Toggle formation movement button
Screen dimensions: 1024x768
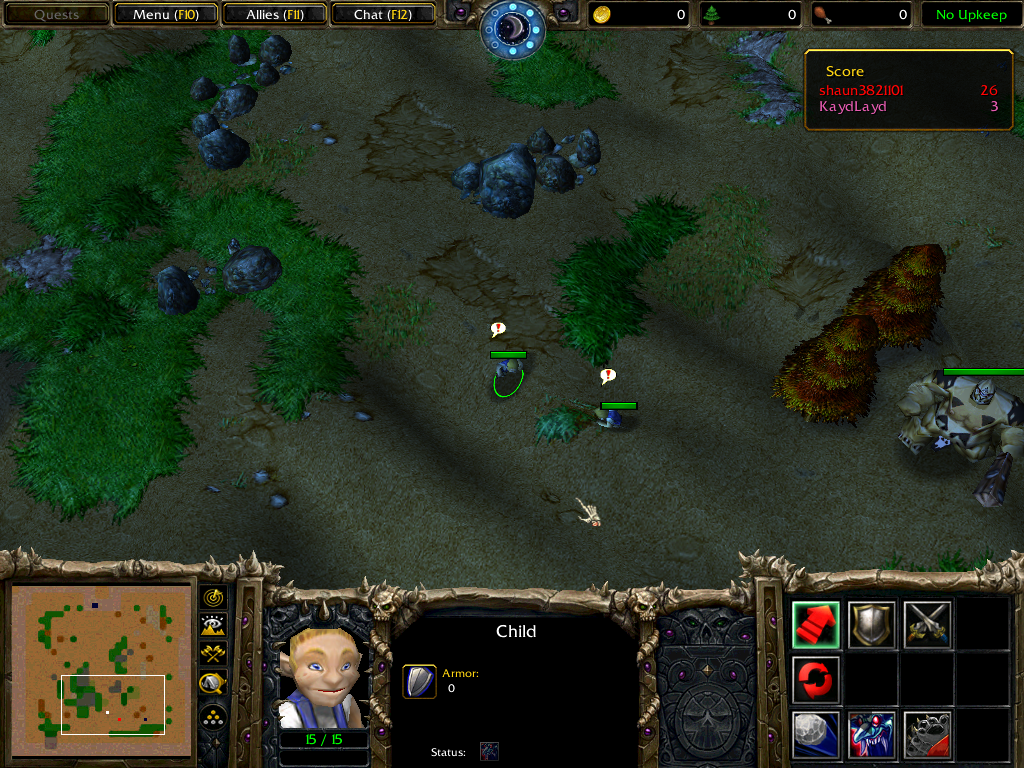pyautogui.click(x=213, y=717)
